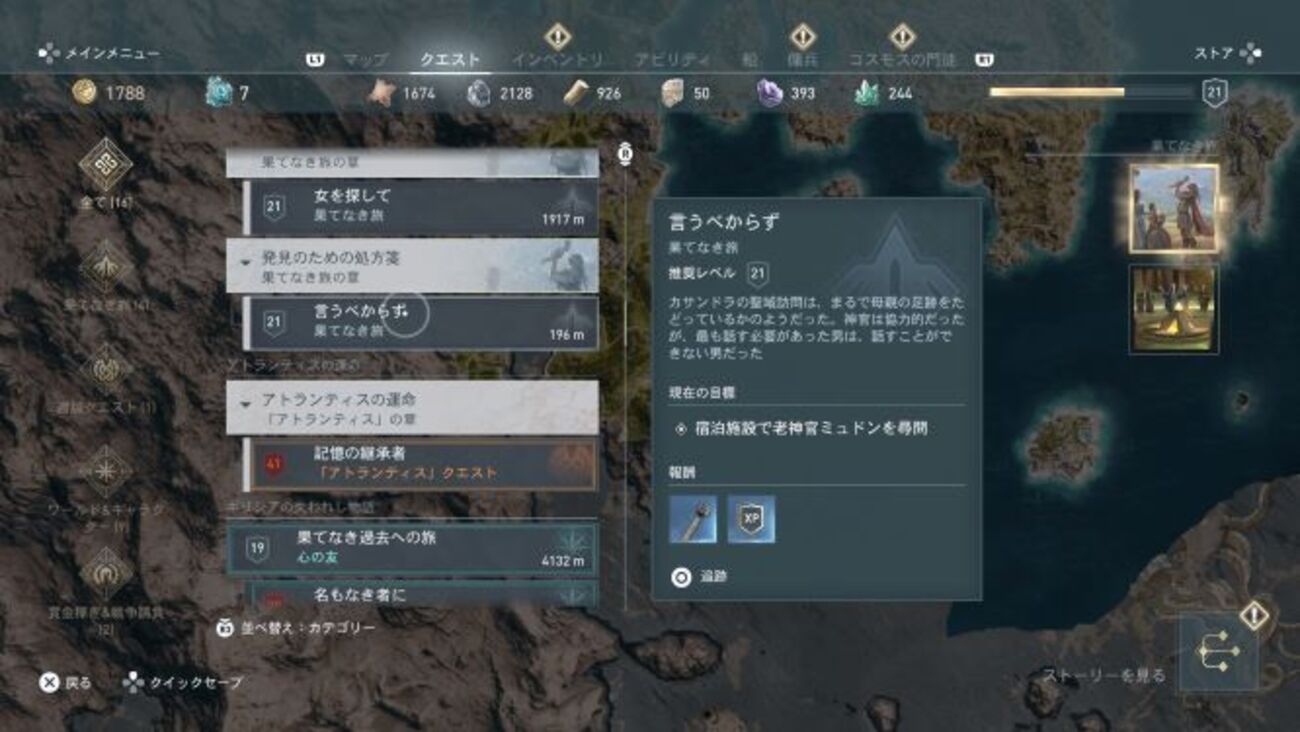Open the コスモスの門徒 tab
The width and height of the screenshot is (1300, 732).
902,60
